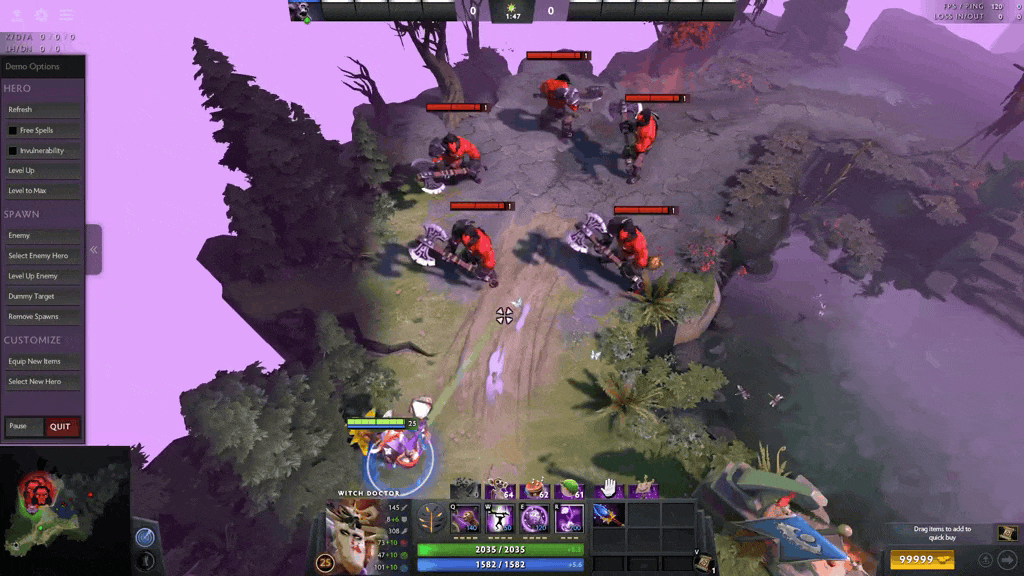Use the blue scepter inventory item
1024x576 pixels.
608,515
